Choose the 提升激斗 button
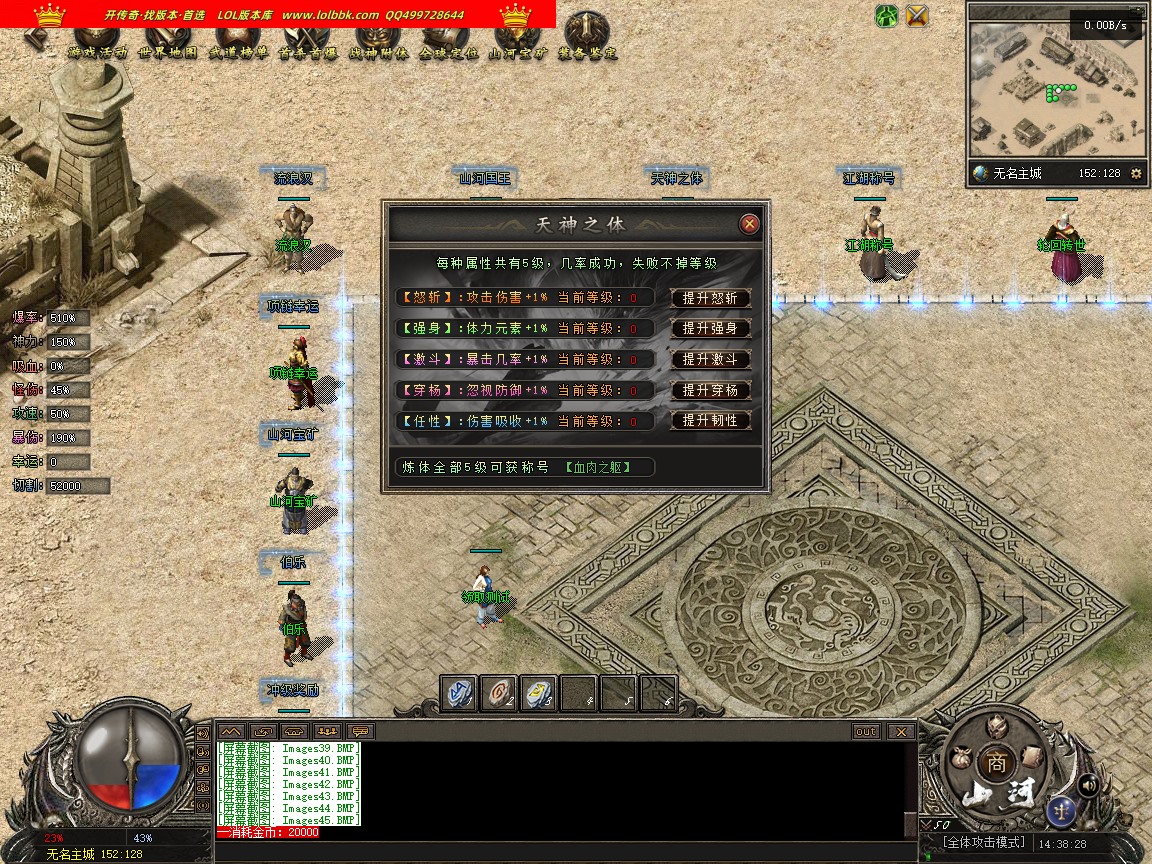 tap(710, 359)
